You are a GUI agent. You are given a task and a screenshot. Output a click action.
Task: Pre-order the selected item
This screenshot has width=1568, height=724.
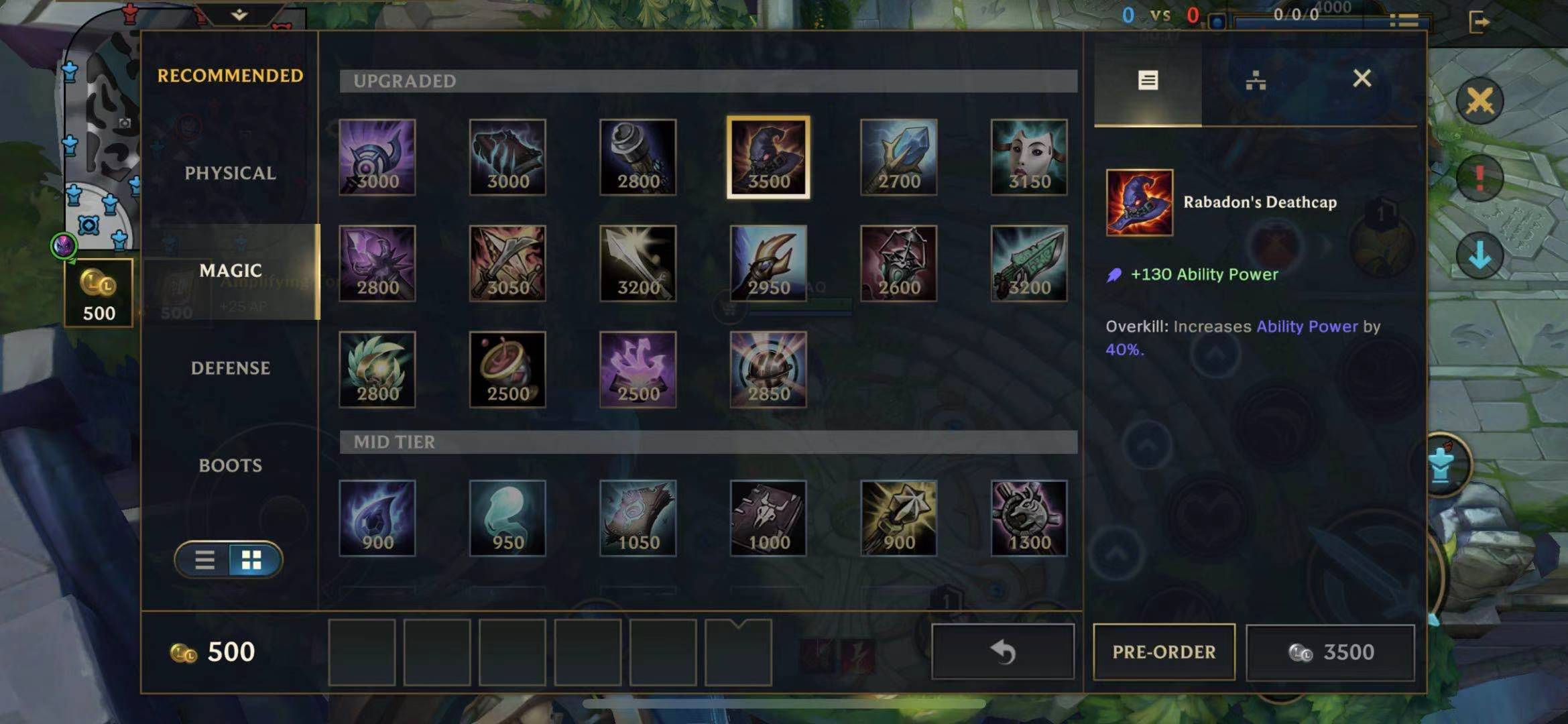[x=1164, y=652]
